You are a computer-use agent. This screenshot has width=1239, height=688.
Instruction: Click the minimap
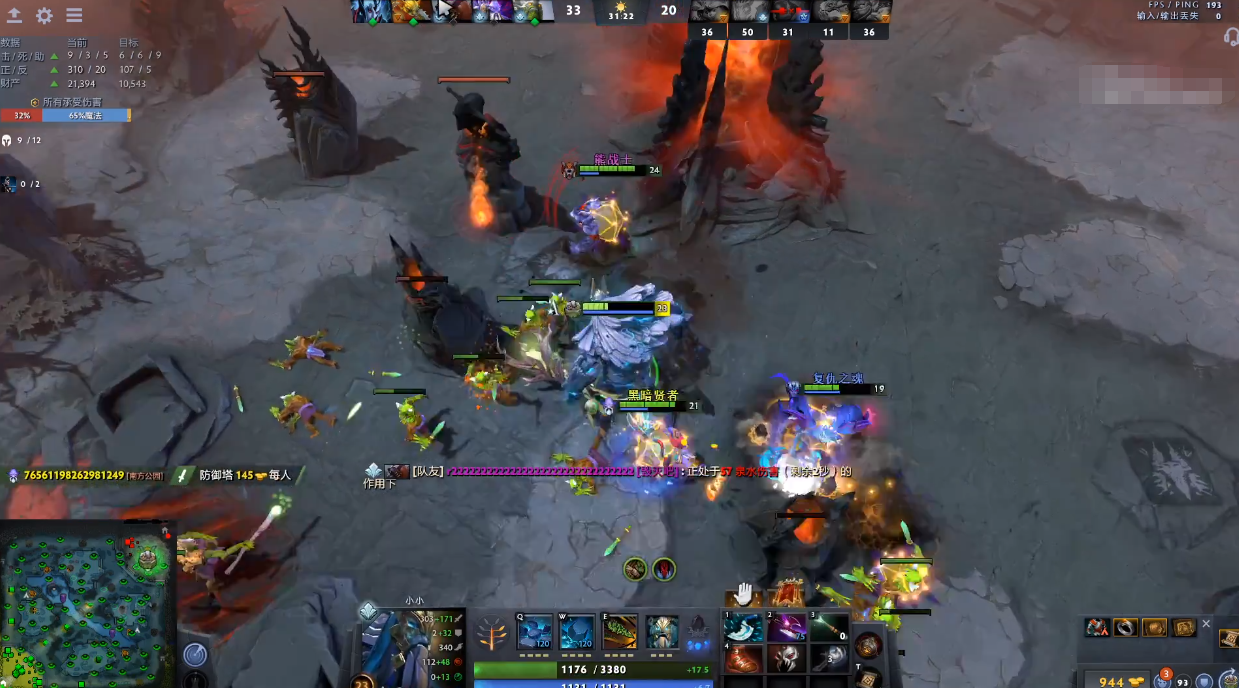[x=88, y=603]
